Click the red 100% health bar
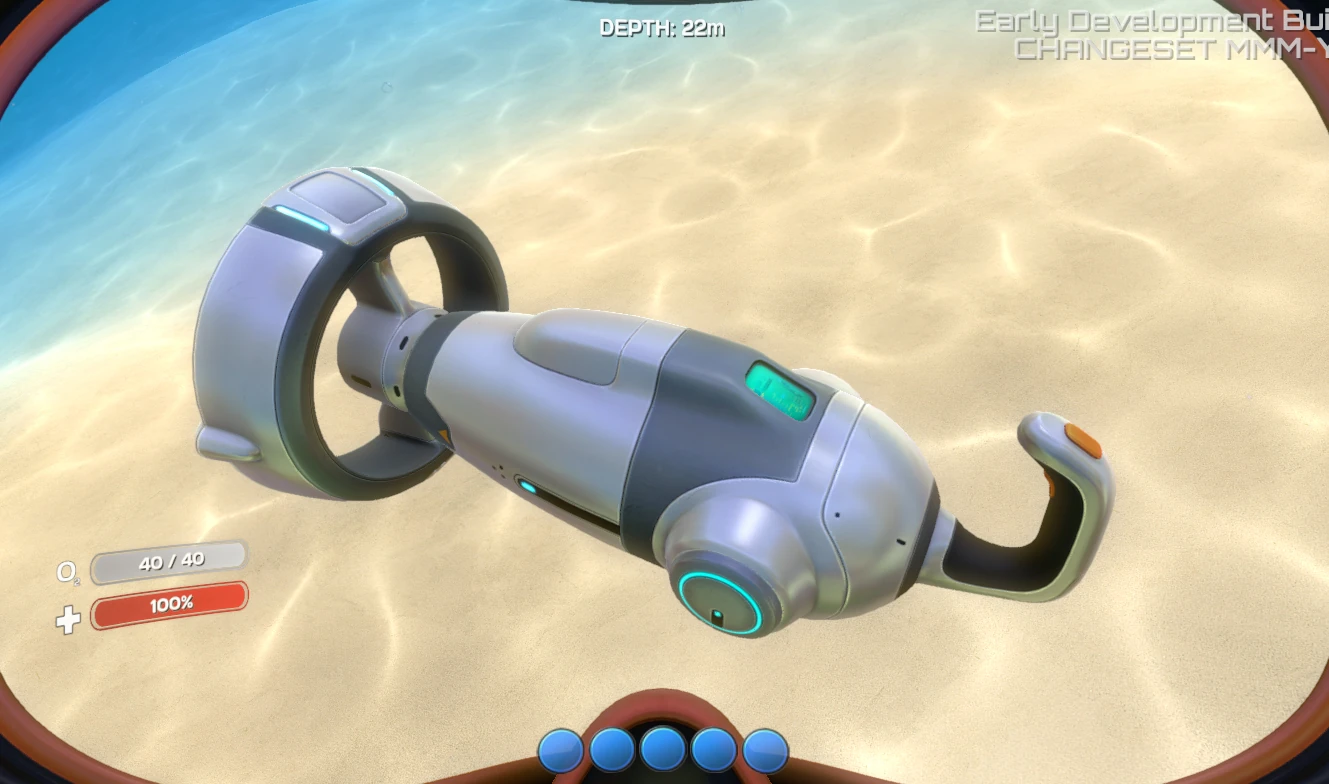 click(x=170, y=603)
